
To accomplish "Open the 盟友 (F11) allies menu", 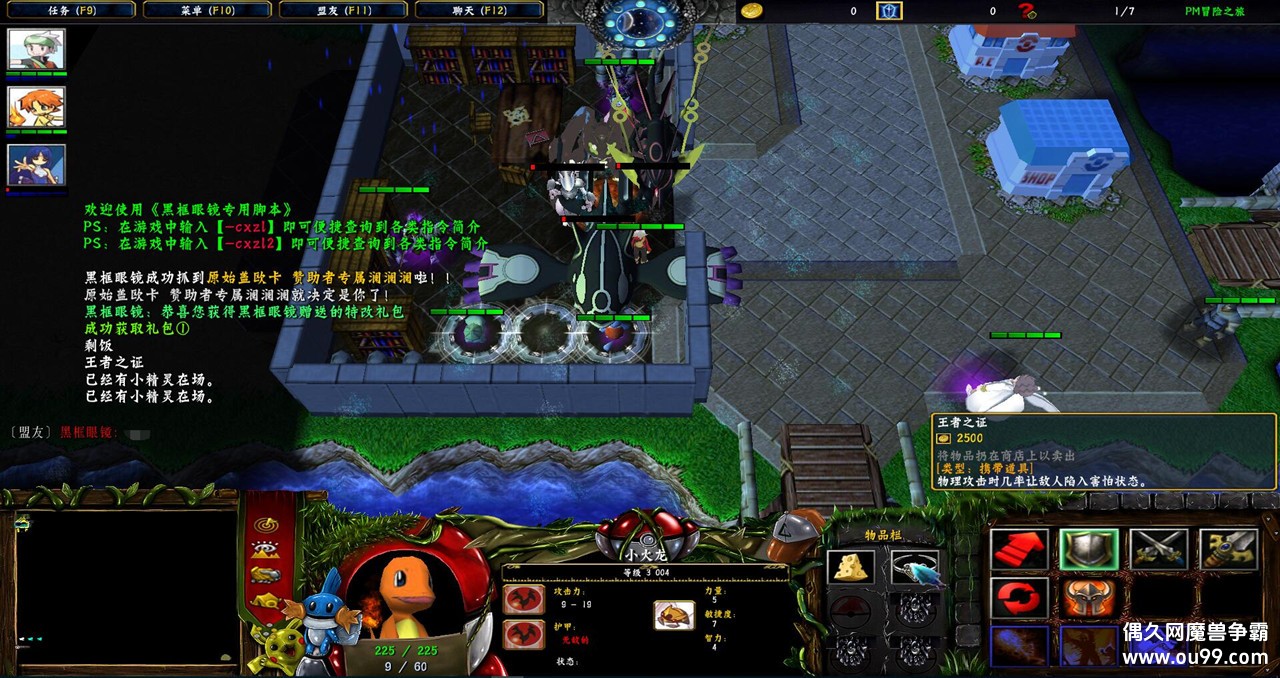I will point(342,10).
